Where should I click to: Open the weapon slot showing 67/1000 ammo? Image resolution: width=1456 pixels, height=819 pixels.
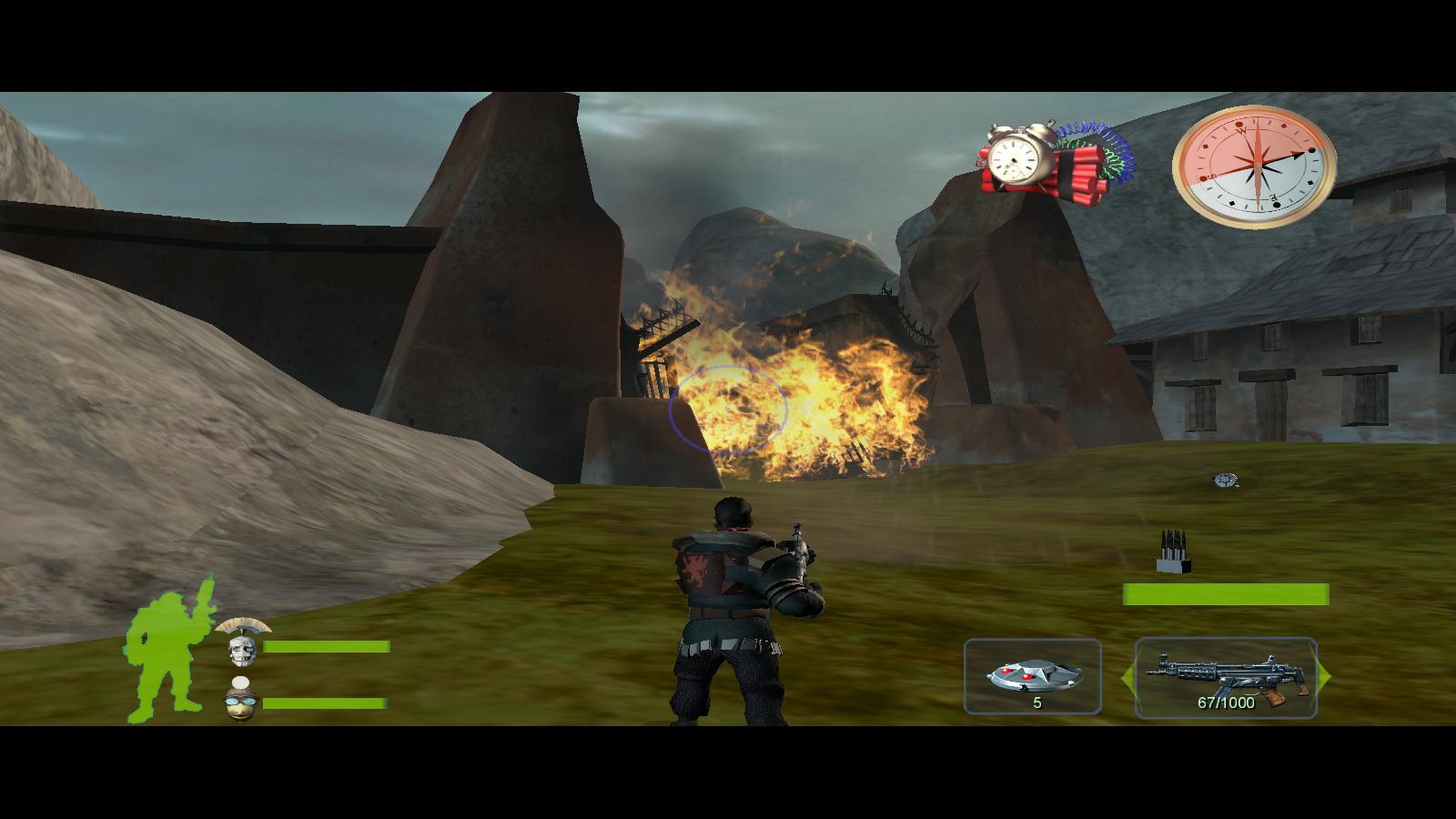tap(1227, 678)
